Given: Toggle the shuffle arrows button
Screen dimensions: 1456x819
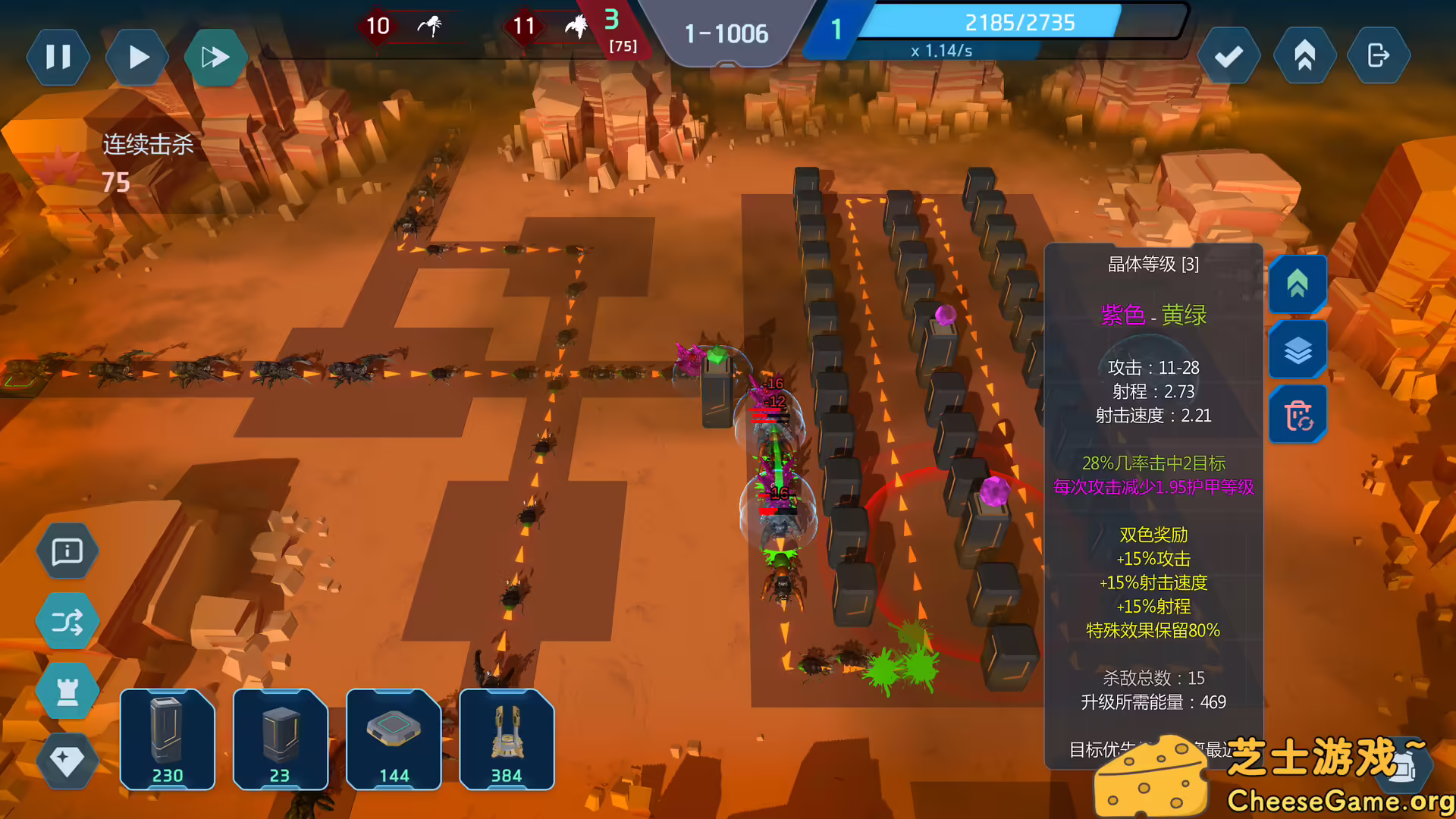Looking at the screenshot, I should click(67, 622).
